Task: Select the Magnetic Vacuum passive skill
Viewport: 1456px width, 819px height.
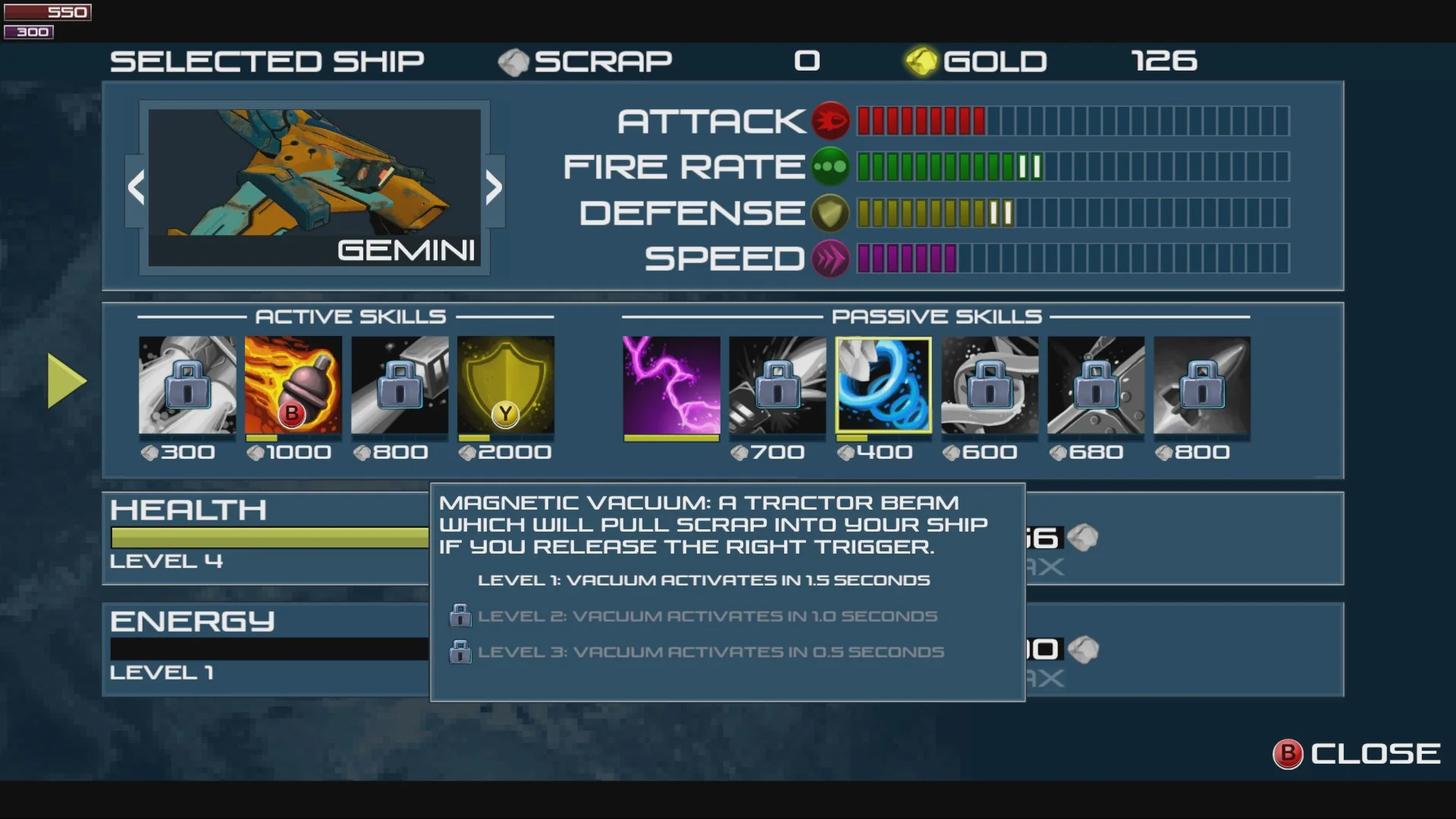Action: (883, 385)
